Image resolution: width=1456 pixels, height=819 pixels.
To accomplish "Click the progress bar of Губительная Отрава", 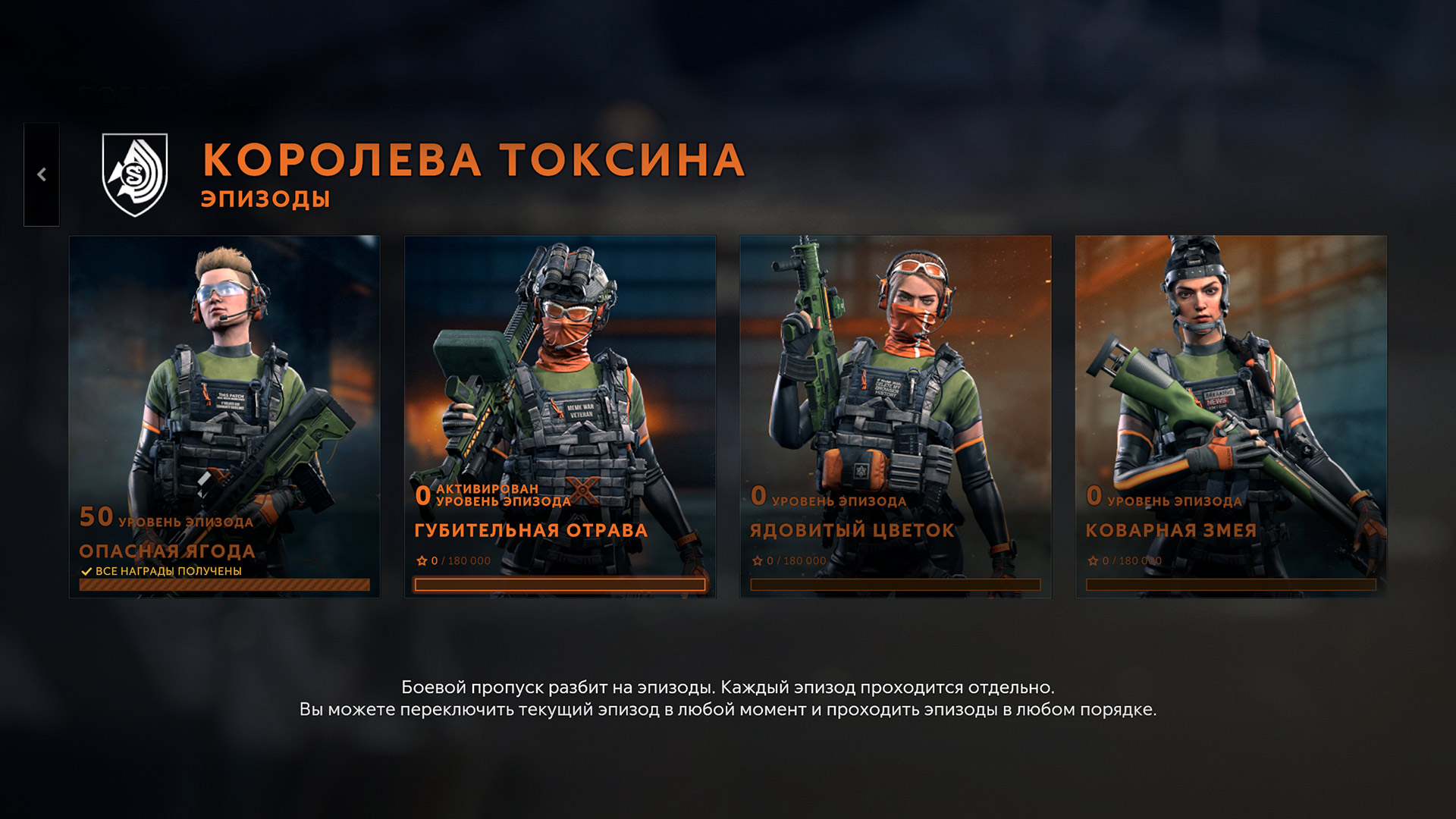I will (559, 585).
